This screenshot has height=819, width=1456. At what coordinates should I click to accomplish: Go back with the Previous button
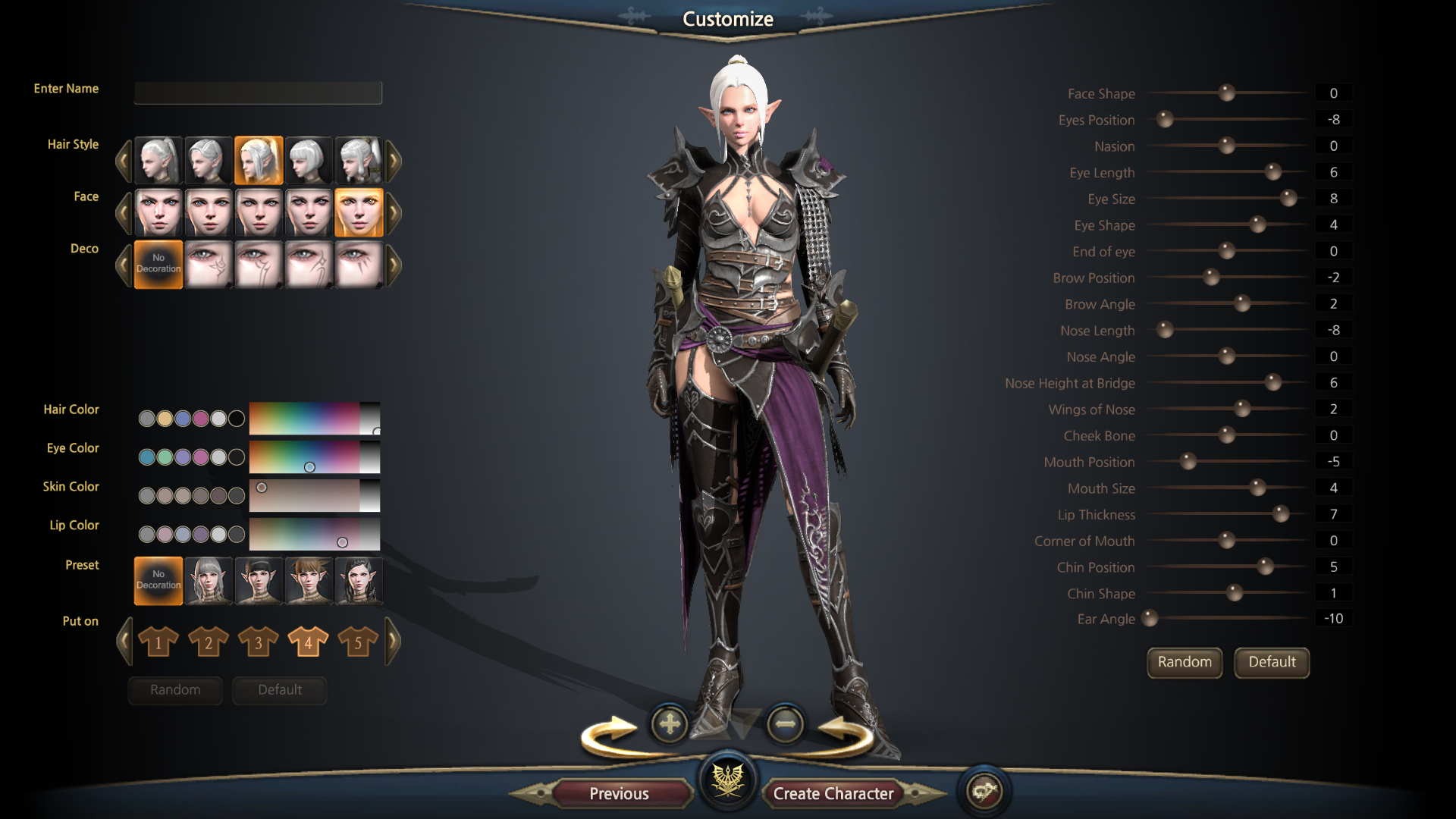(x=619, y=793)
